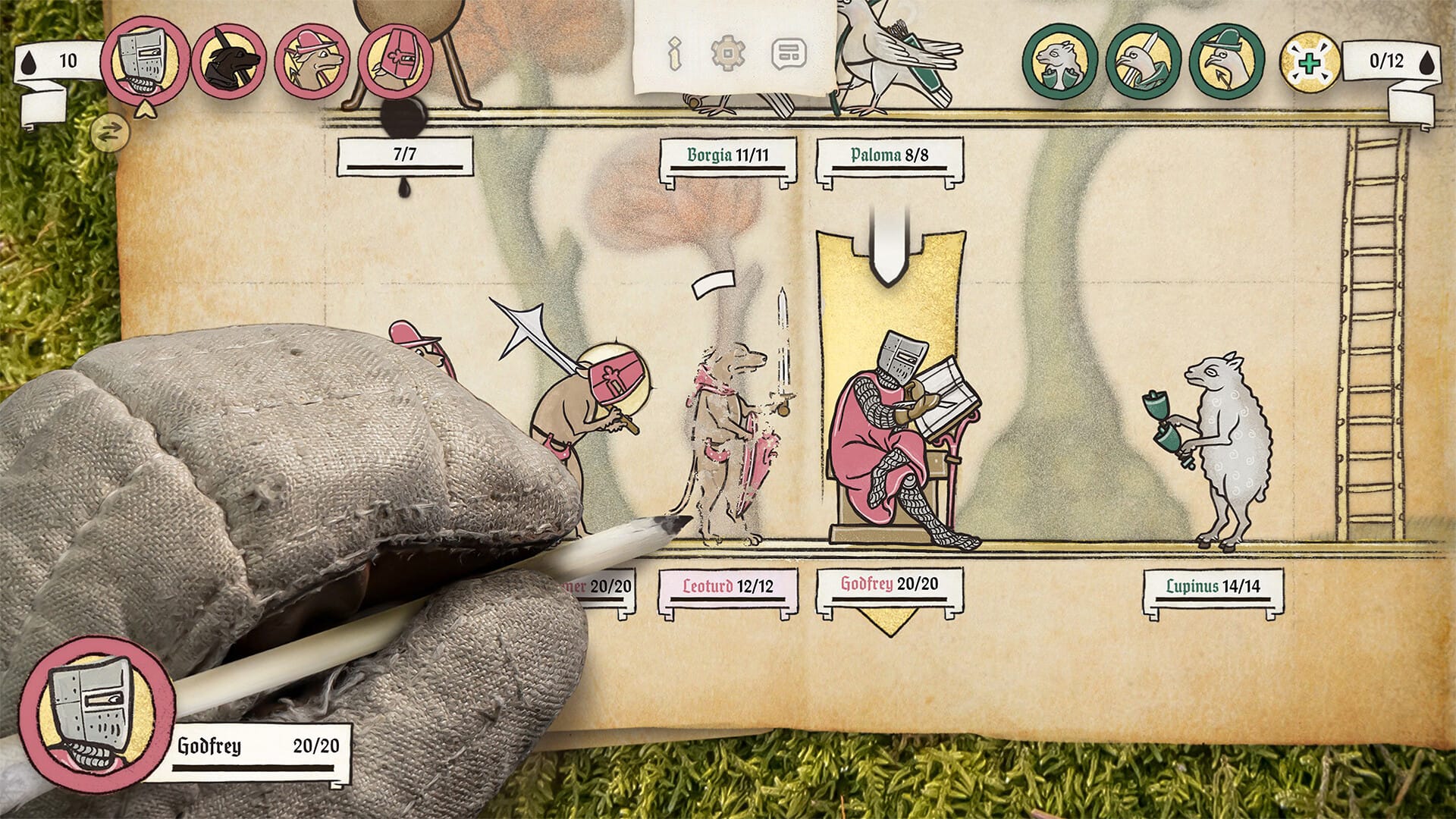
Task: Pick the red-hatted fox unit portrait
Action: pos(312,61)
